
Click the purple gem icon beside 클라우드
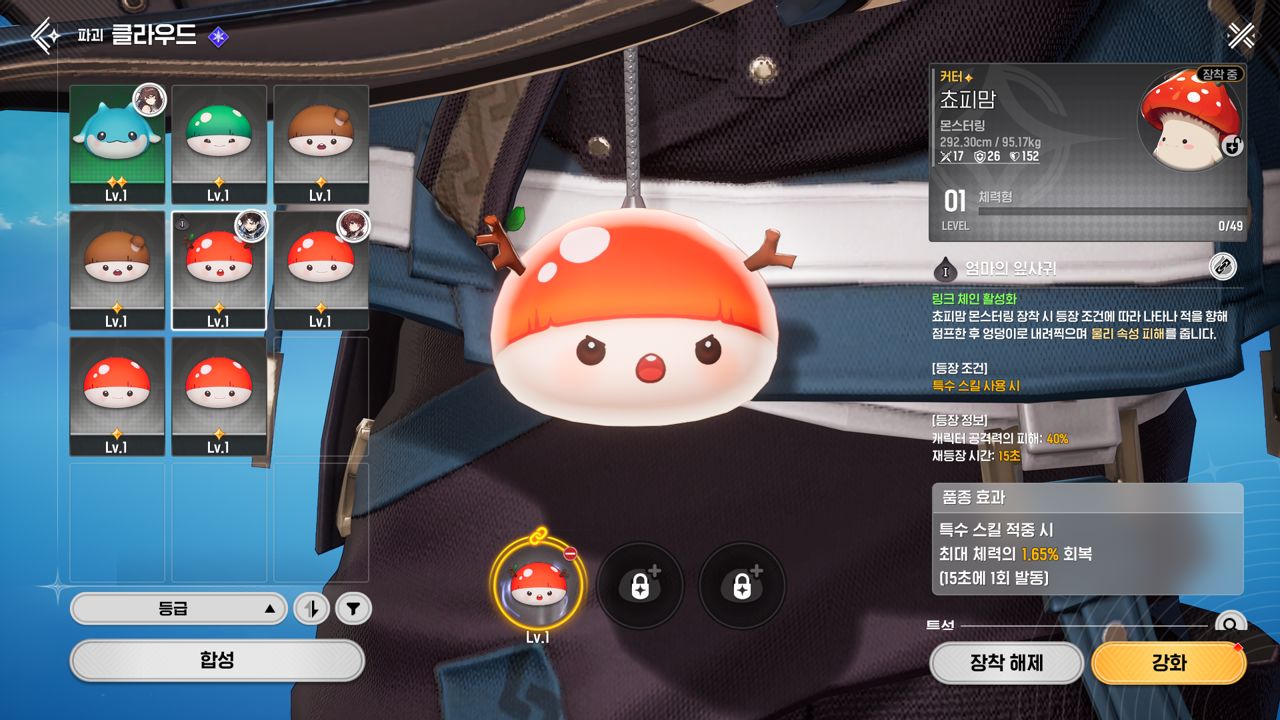[218, 37]
